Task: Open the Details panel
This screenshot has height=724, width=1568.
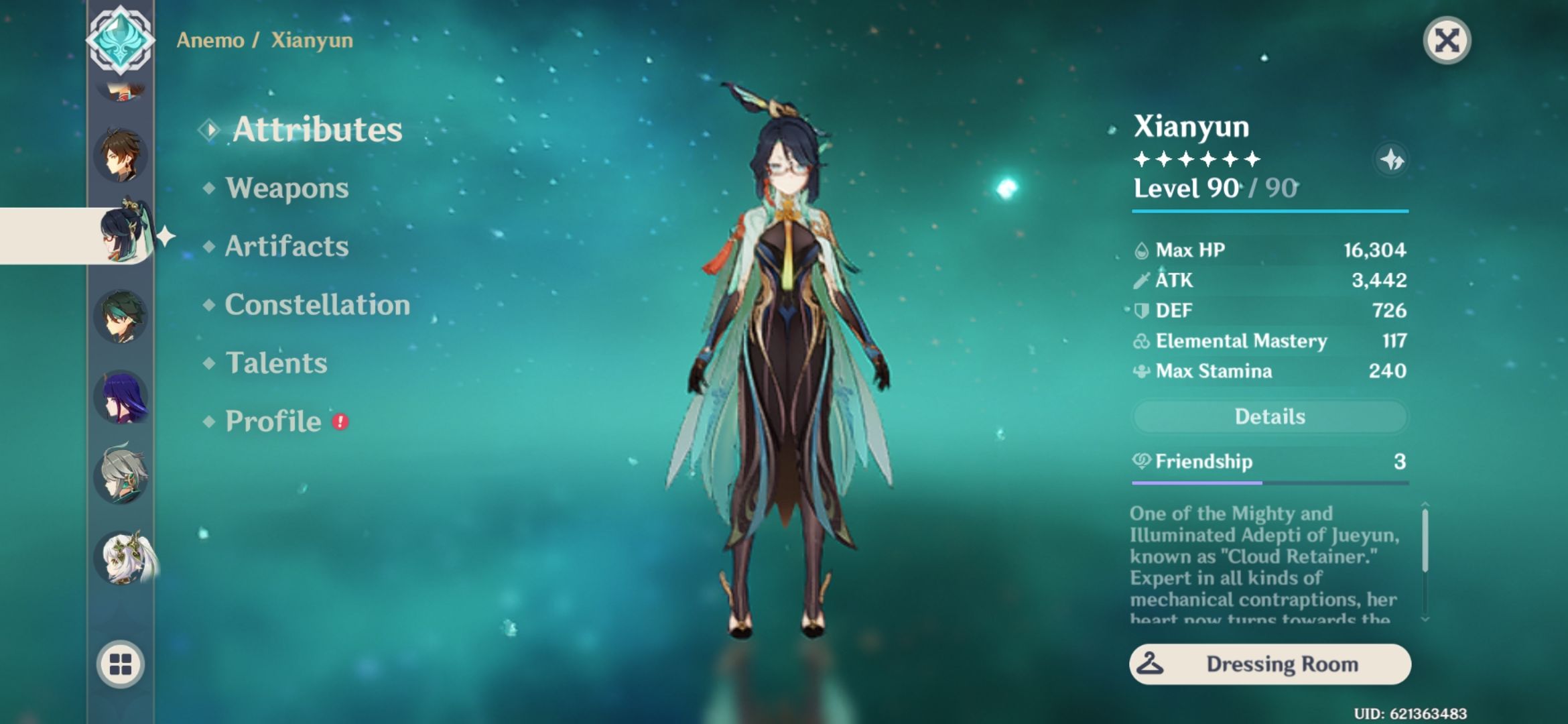Action: tap(1270, 416)
